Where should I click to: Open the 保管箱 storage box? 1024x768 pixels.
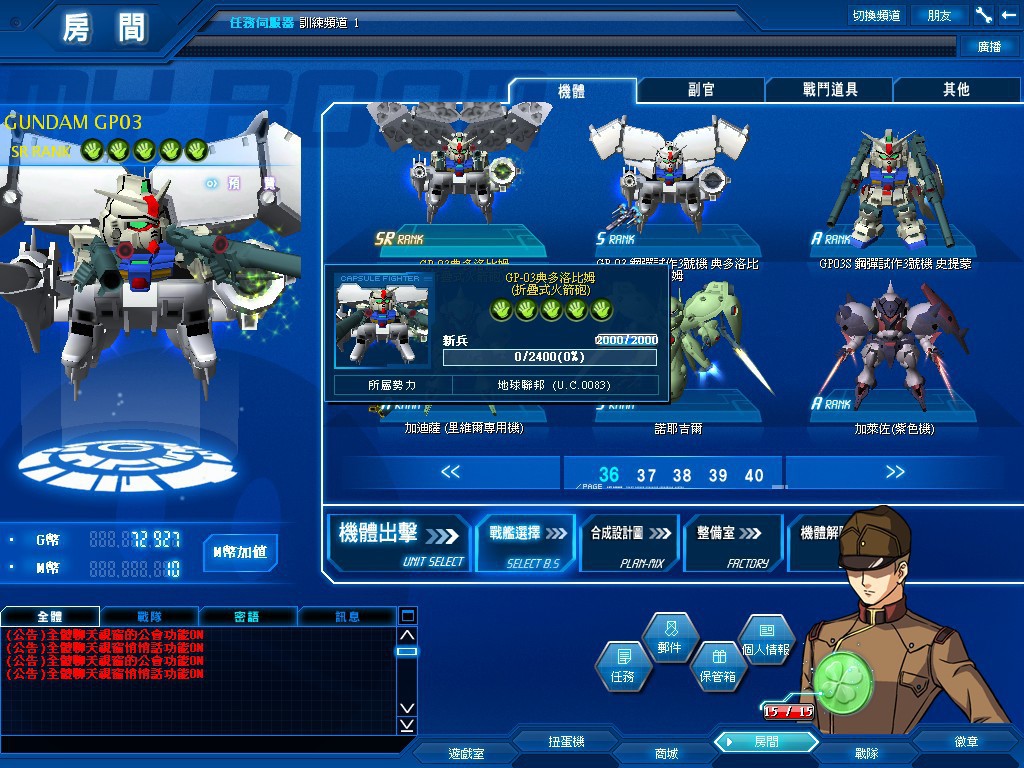point(717,667)
